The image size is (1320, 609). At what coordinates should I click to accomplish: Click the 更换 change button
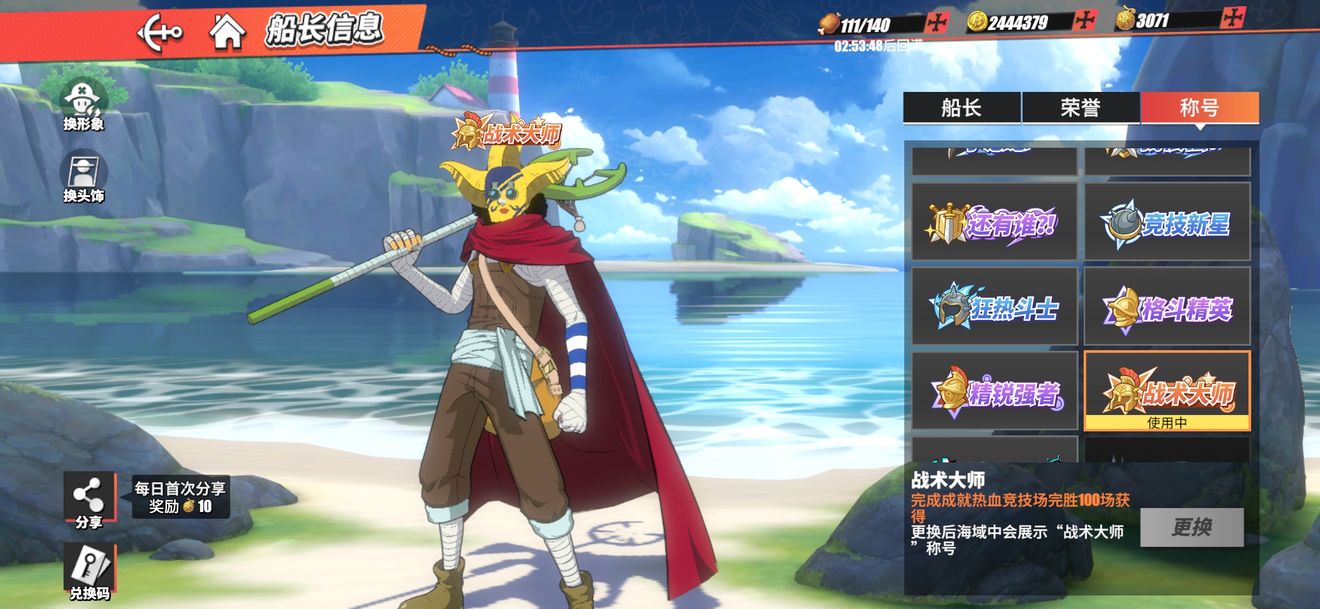[1191, 527]
